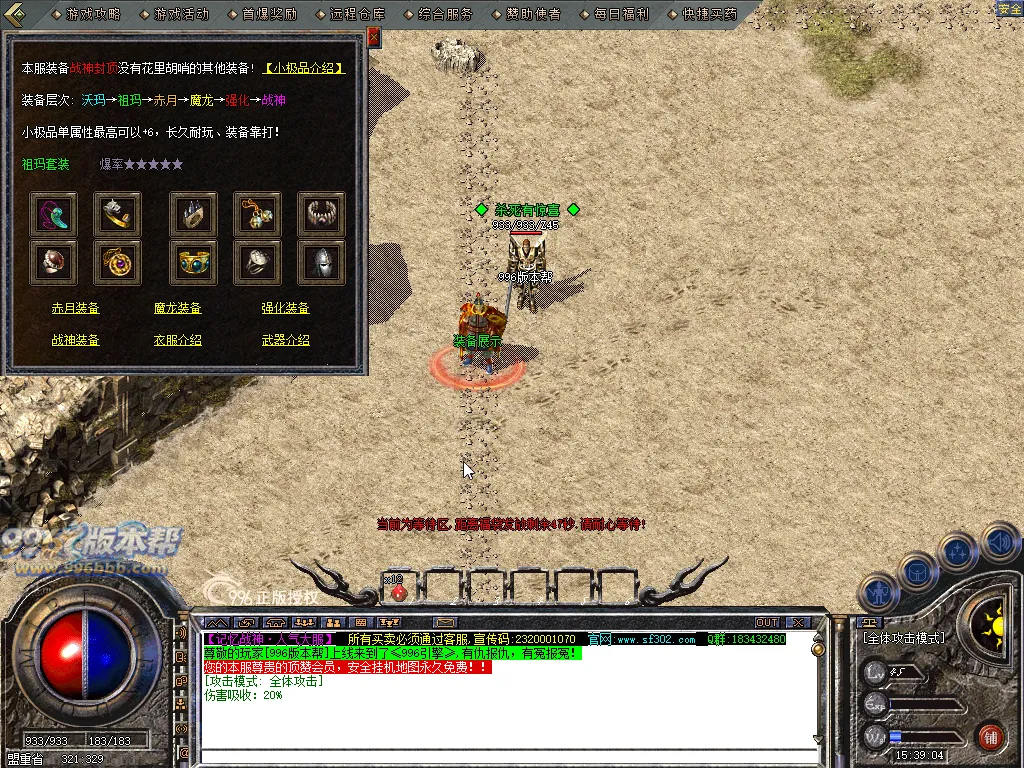The height and width of the screenshot is (768, 1024).
Task: Open the character status round button
Action: [880, 594]
